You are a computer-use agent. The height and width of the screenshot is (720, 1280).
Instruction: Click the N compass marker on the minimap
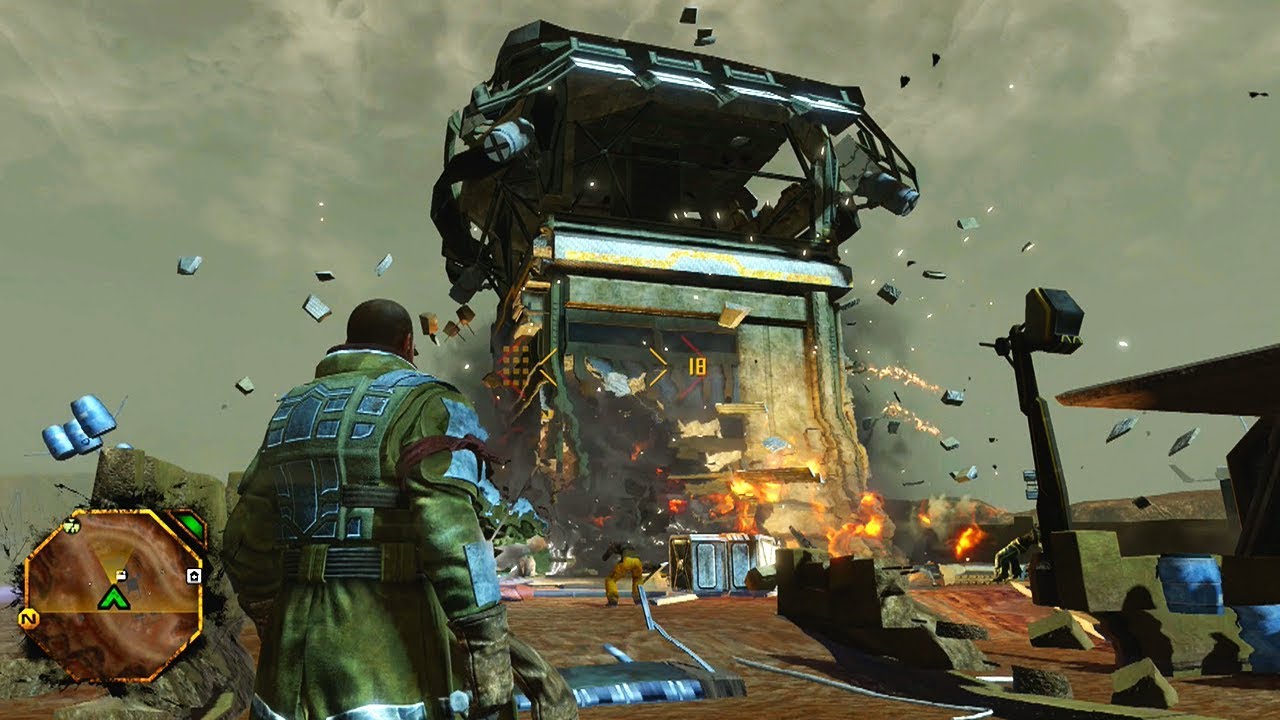[31, 619]
